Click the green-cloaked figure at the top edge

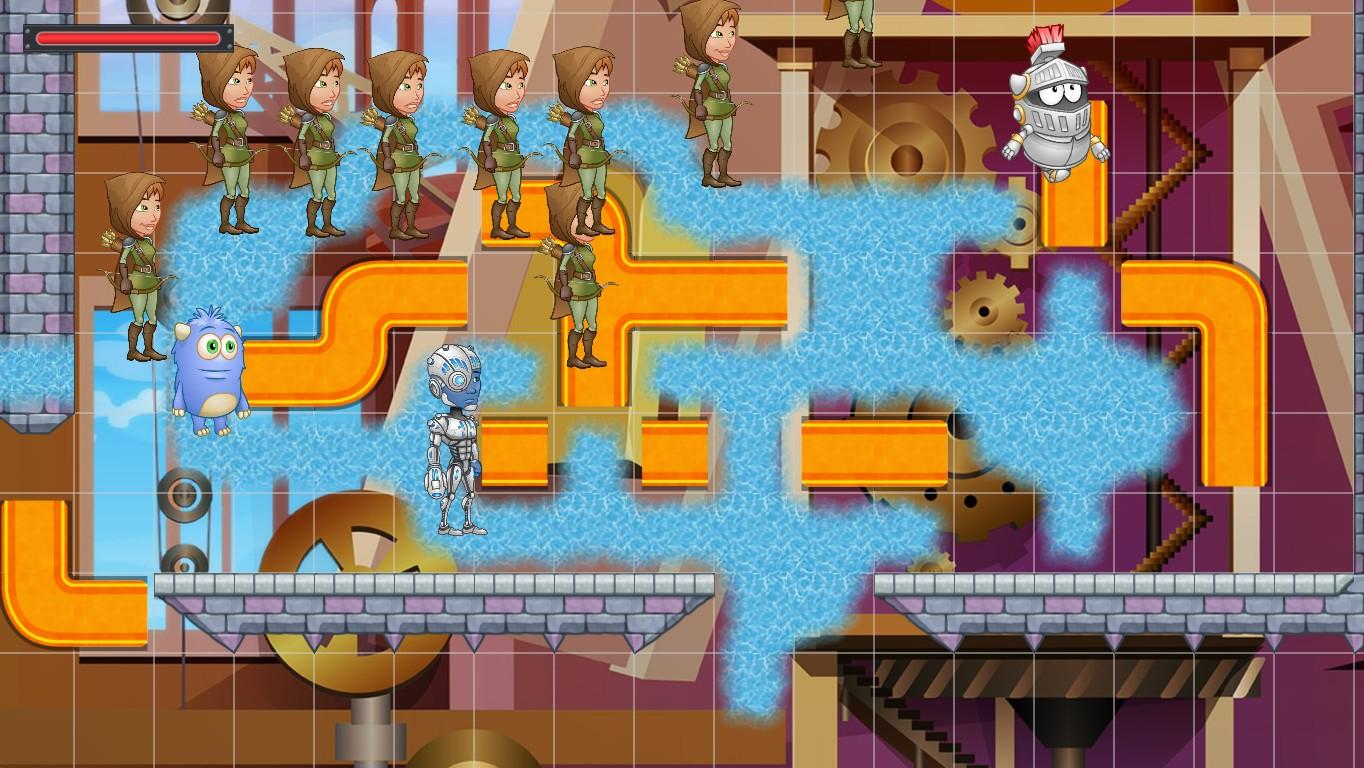[x=856, y=30]
